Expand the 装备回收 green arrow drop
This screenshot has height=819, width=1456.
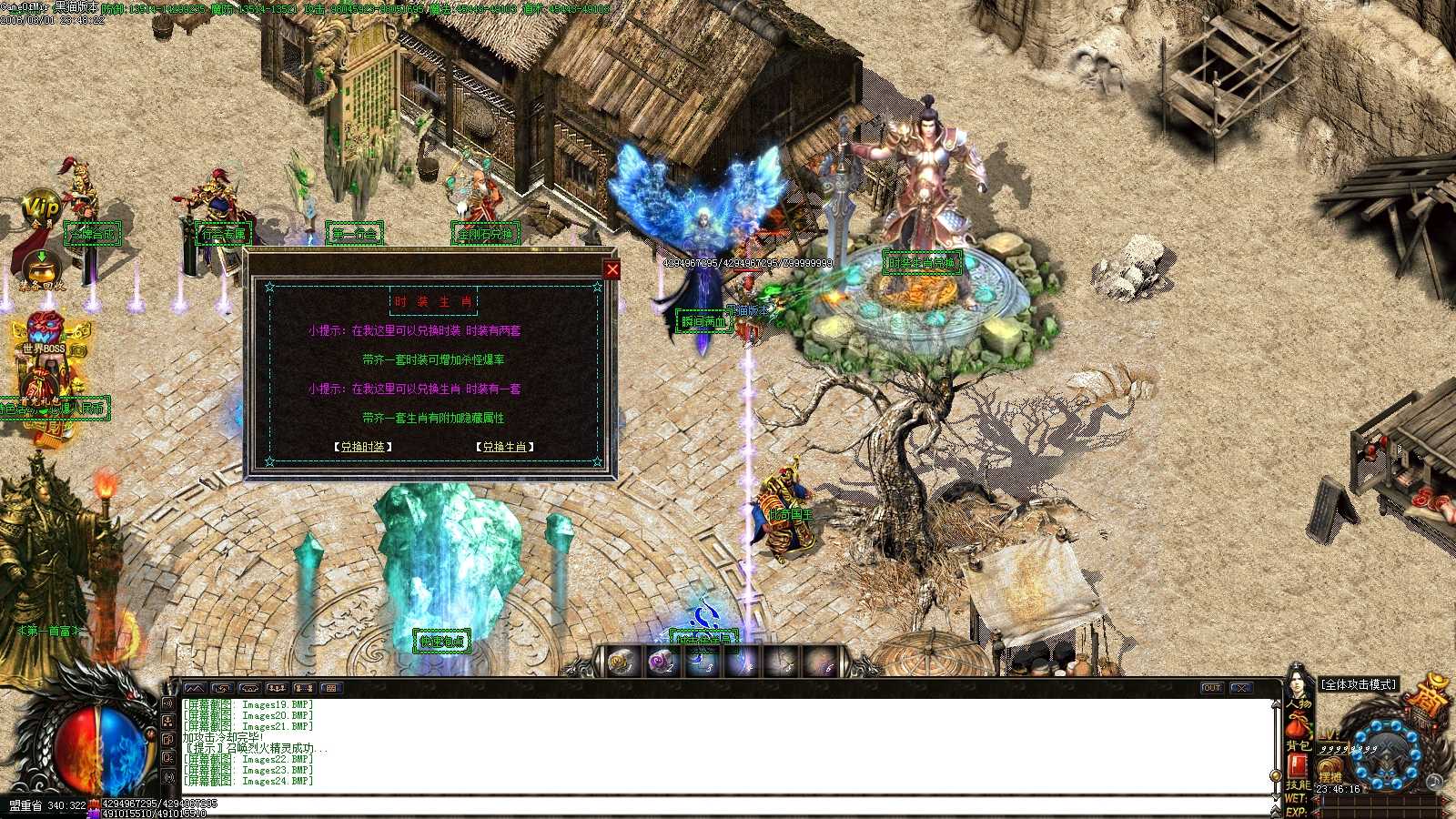click(x=42, y=257)
